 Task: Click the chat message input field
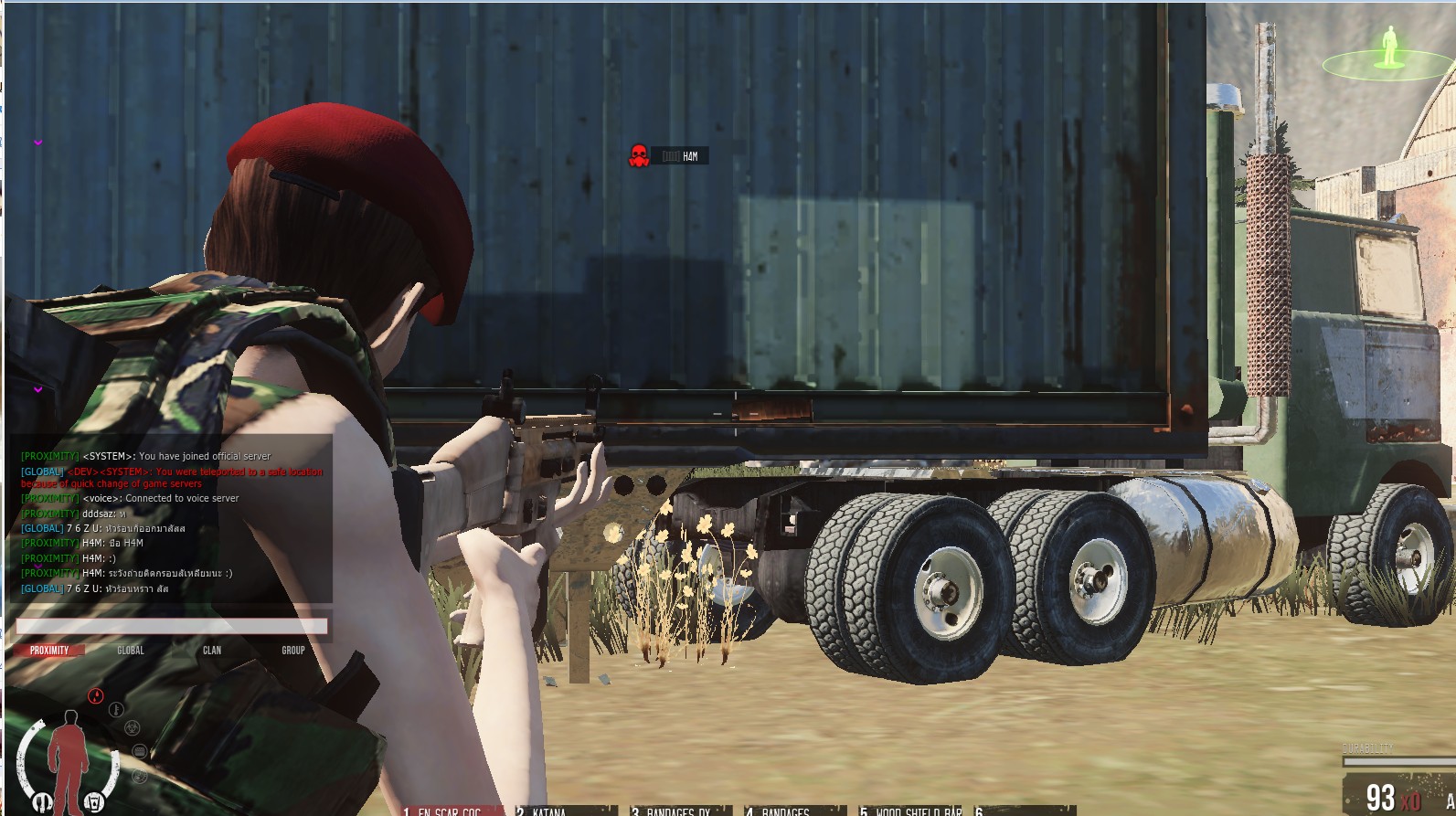[x=174, y=624]
